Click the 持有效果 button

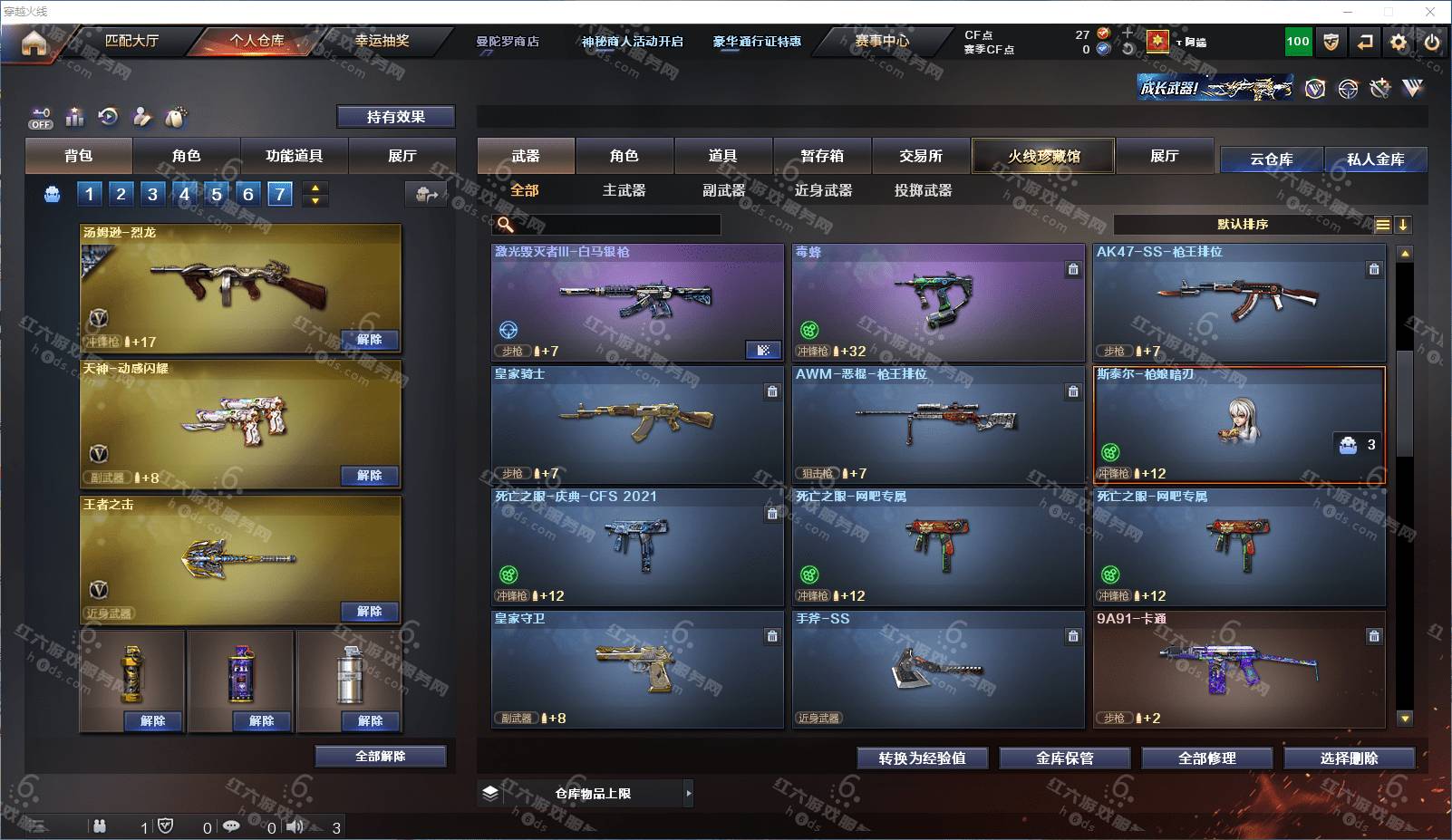[x=395, y=117]
